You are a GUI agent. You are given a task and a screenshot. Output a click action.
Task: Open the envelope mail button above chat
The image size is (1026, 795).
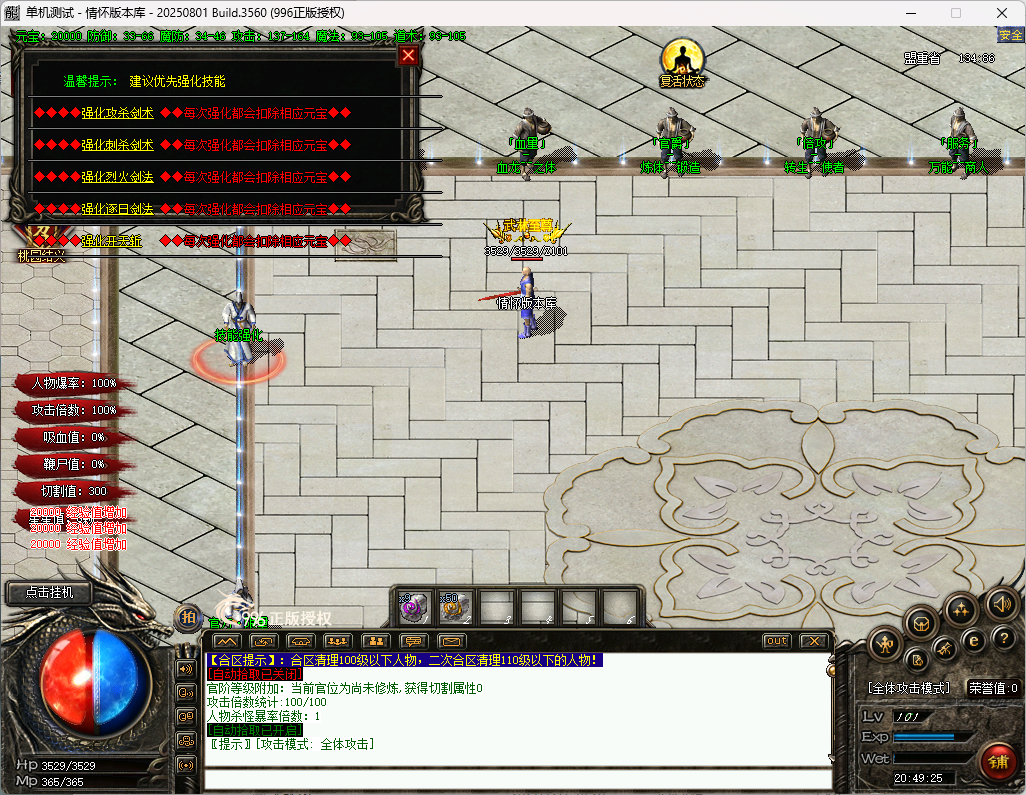pos(451,641)
